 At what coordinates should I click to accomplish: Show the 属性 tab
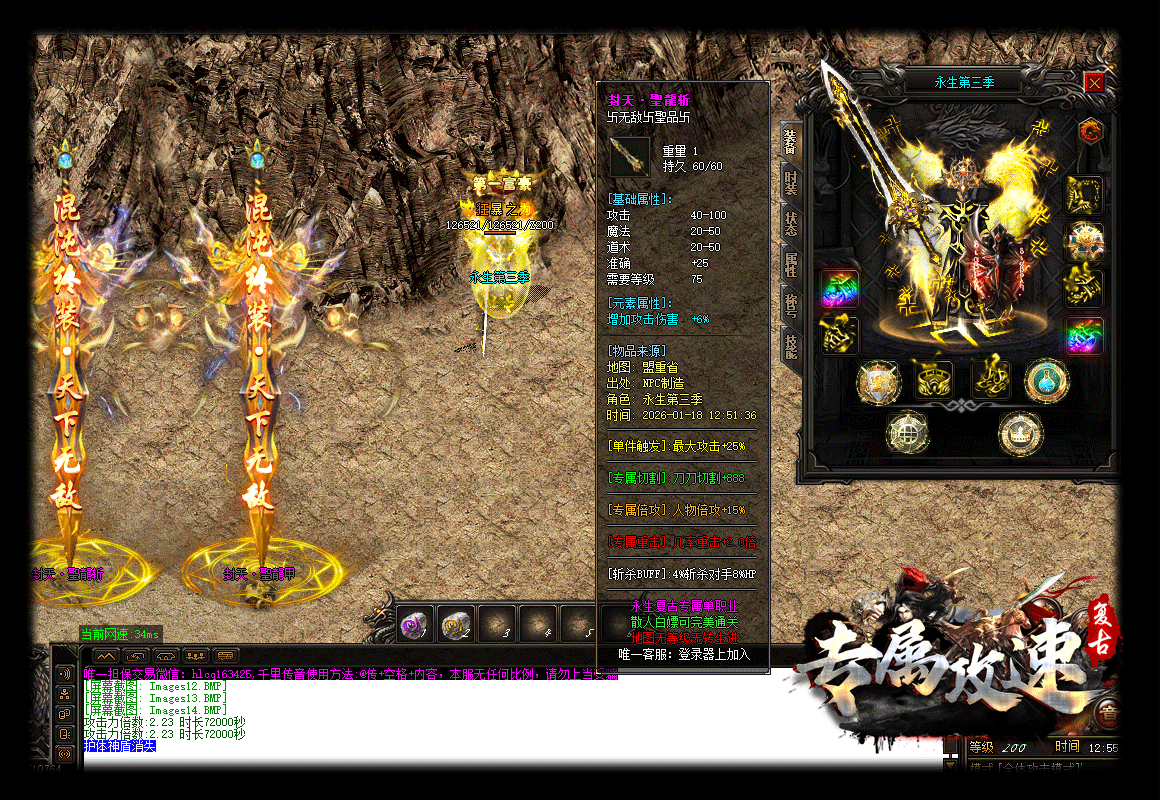coord(790,264)
